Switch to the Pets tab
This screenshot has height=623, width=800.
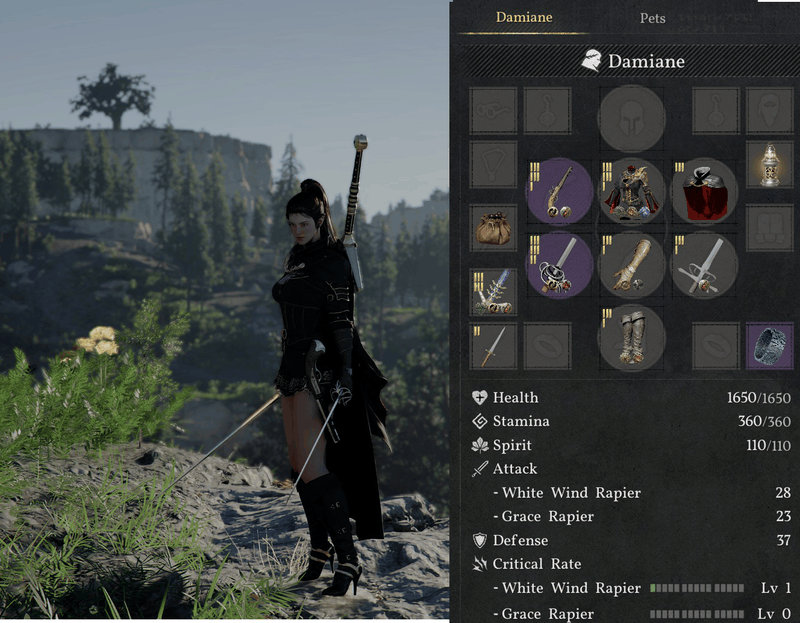click(652, 18)
